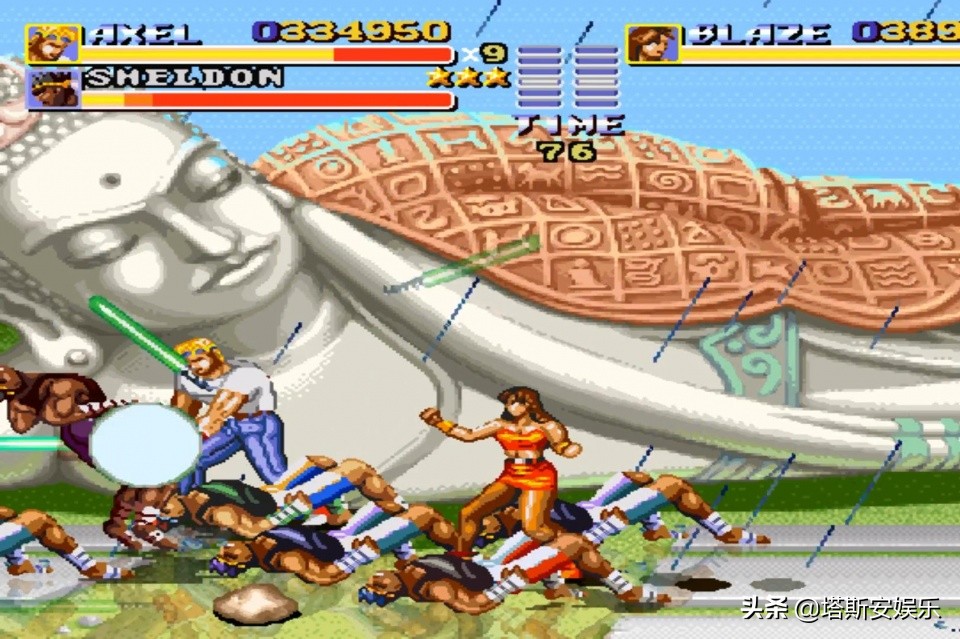The image size is (960, 639).
Task: Choose Blaze's player portrait
Action: click(652, 43)
